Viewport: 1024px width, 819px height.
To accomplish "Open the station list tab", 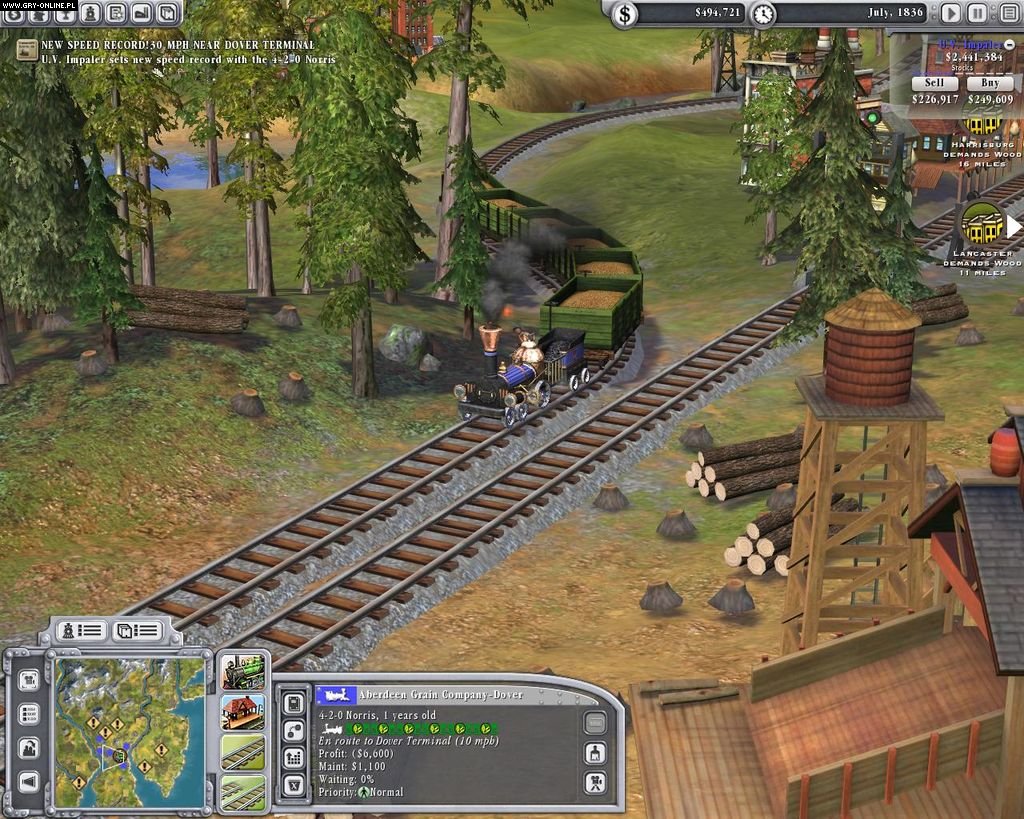I will (137, 630).
